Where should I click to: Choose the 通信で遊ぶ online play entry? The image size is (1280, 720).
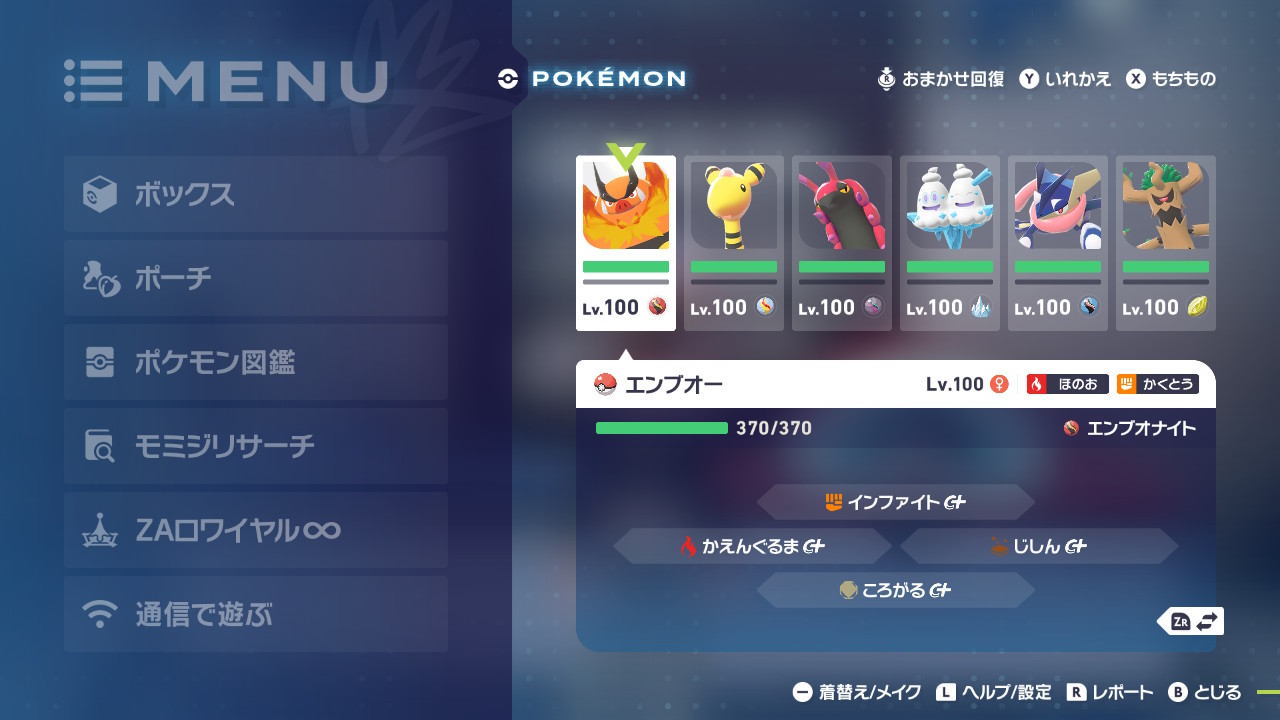point(255,614)
